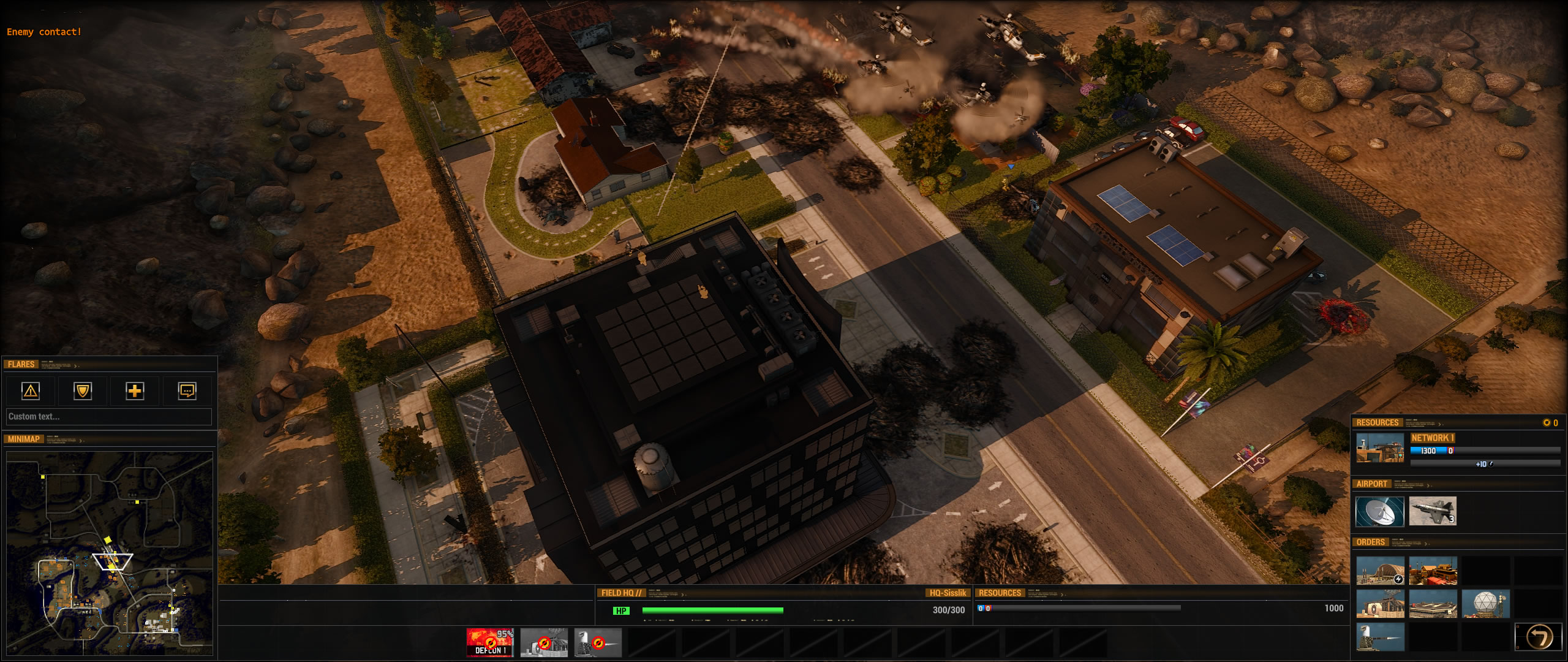Order the firing gun turret defense
The height and width of the screenshot is (662, 1568).
click(x=1380, y=637)
